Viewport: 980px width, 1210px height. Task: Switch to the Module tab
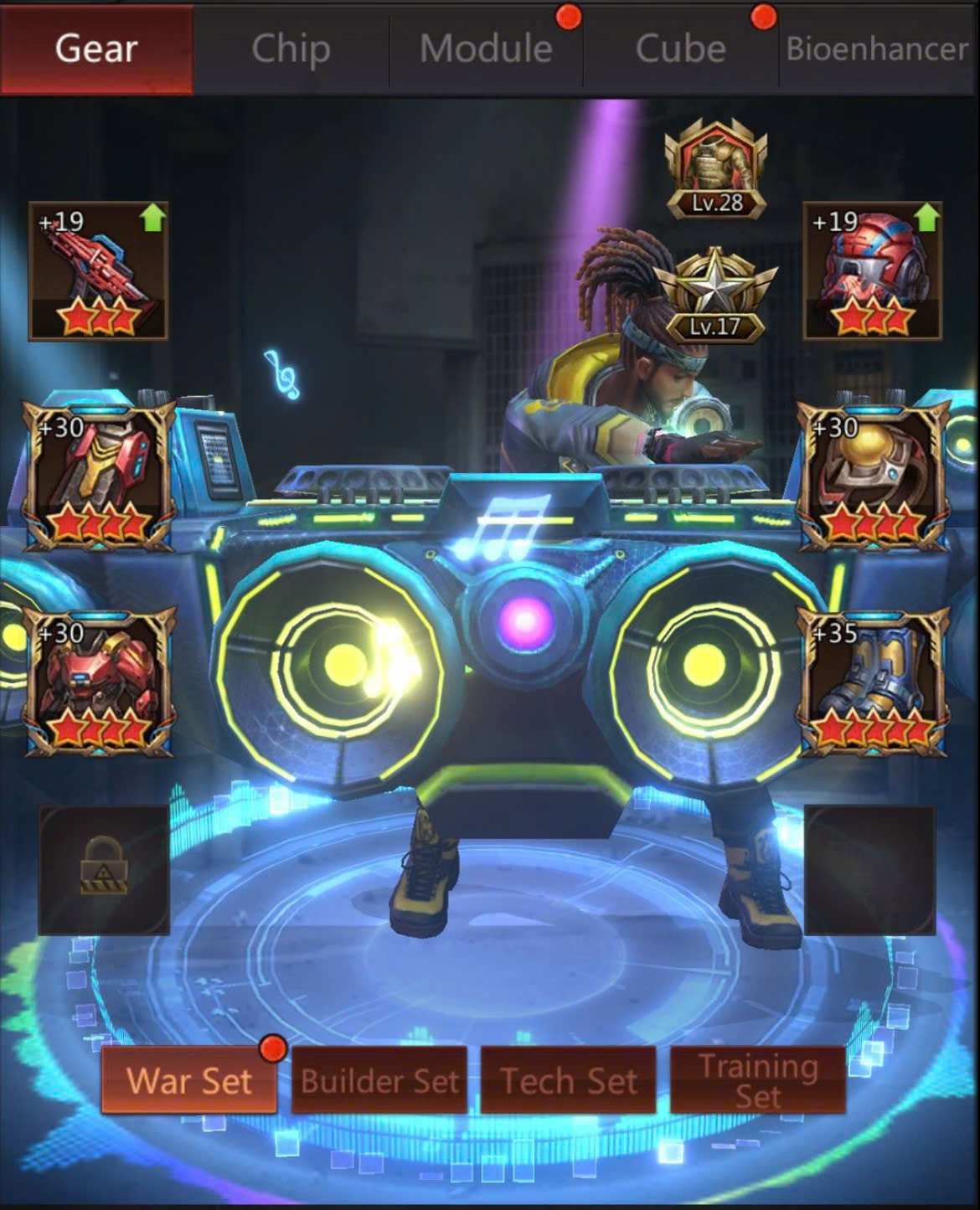pyautogui.click(x=486, y=49)
